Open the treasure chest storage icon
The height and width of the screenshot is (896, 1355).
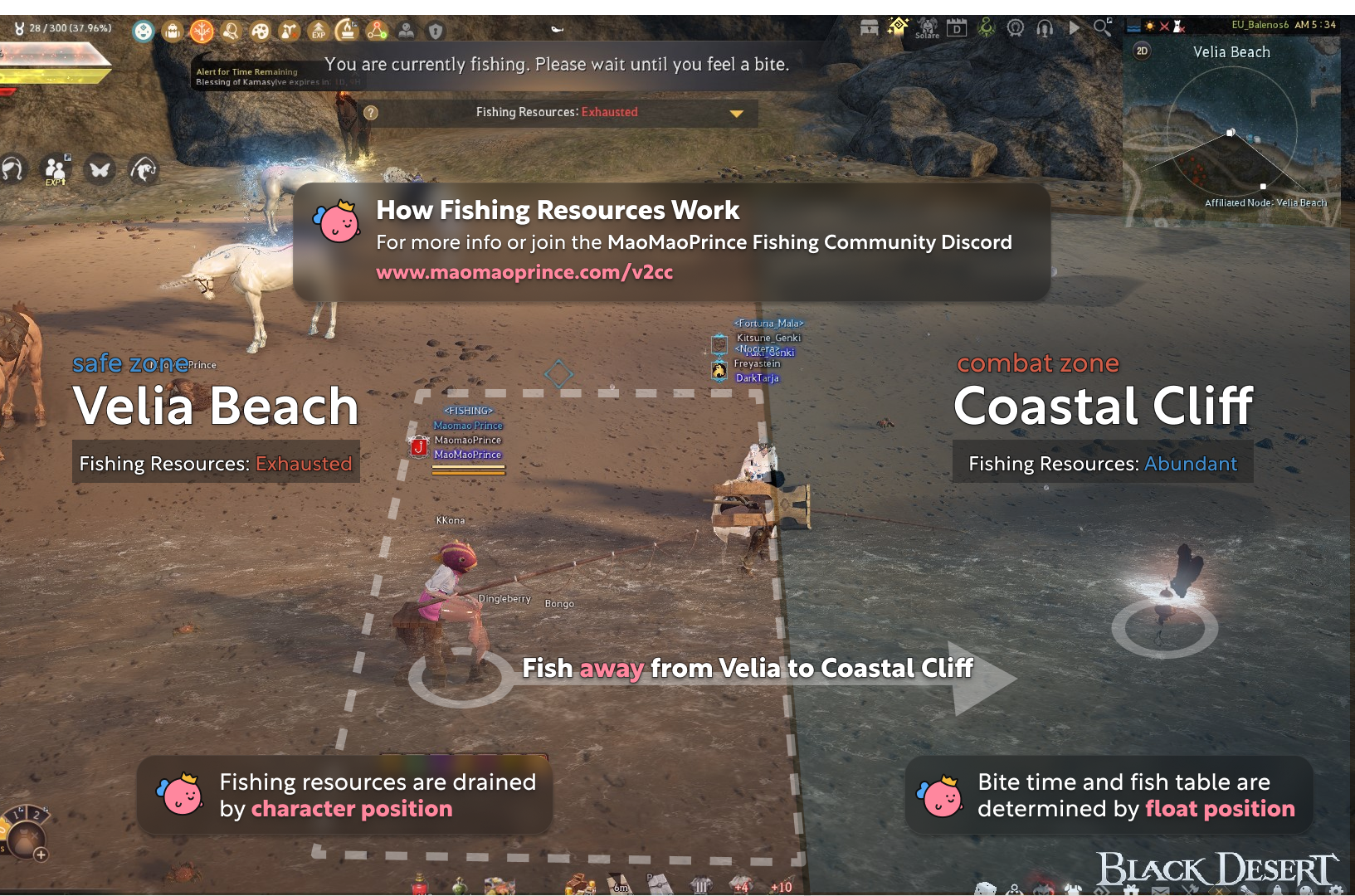click(x=869, y=28)
